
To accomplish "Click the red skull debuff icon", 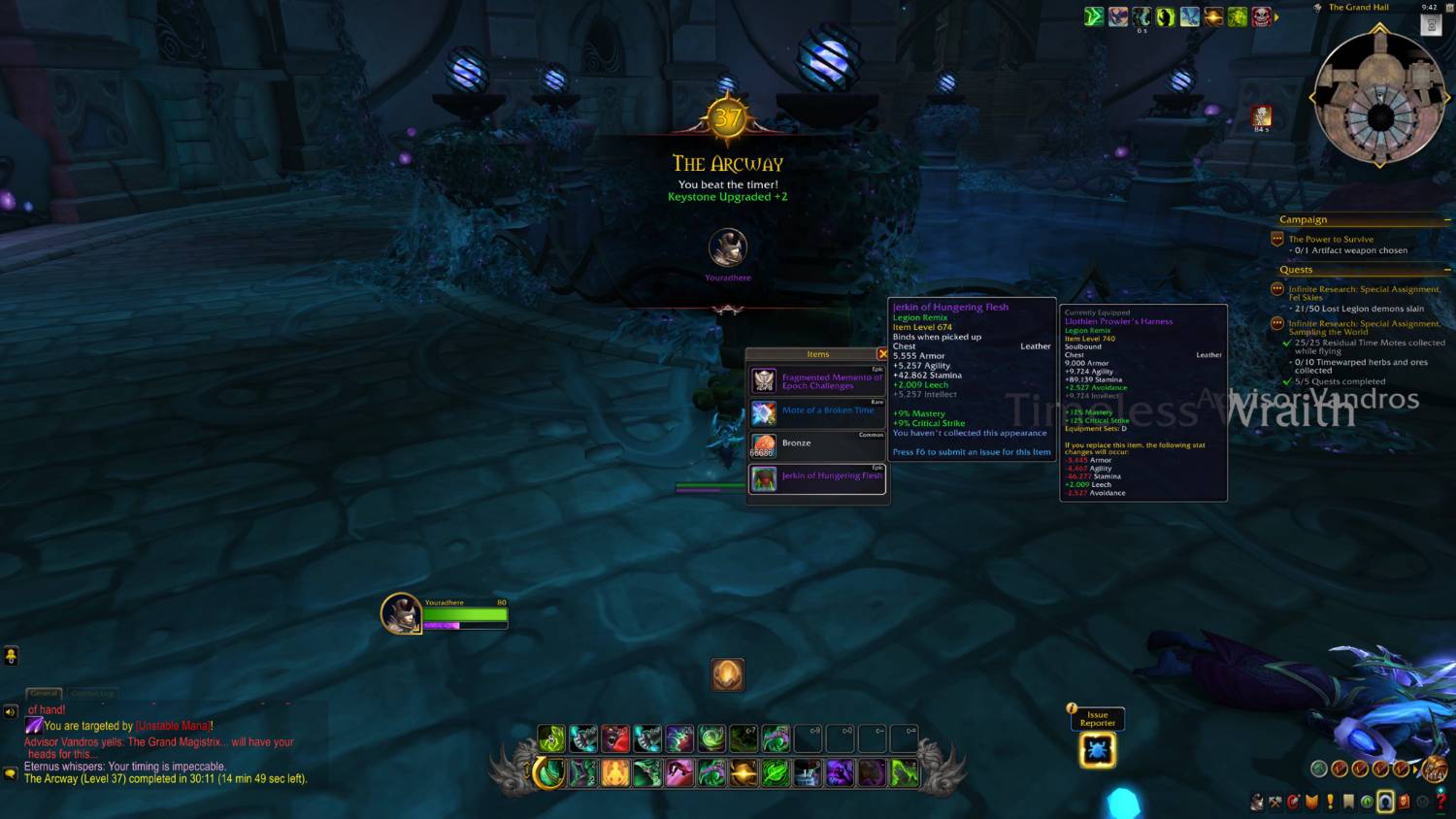I will pyautogui.click(x=1261, y=16).
